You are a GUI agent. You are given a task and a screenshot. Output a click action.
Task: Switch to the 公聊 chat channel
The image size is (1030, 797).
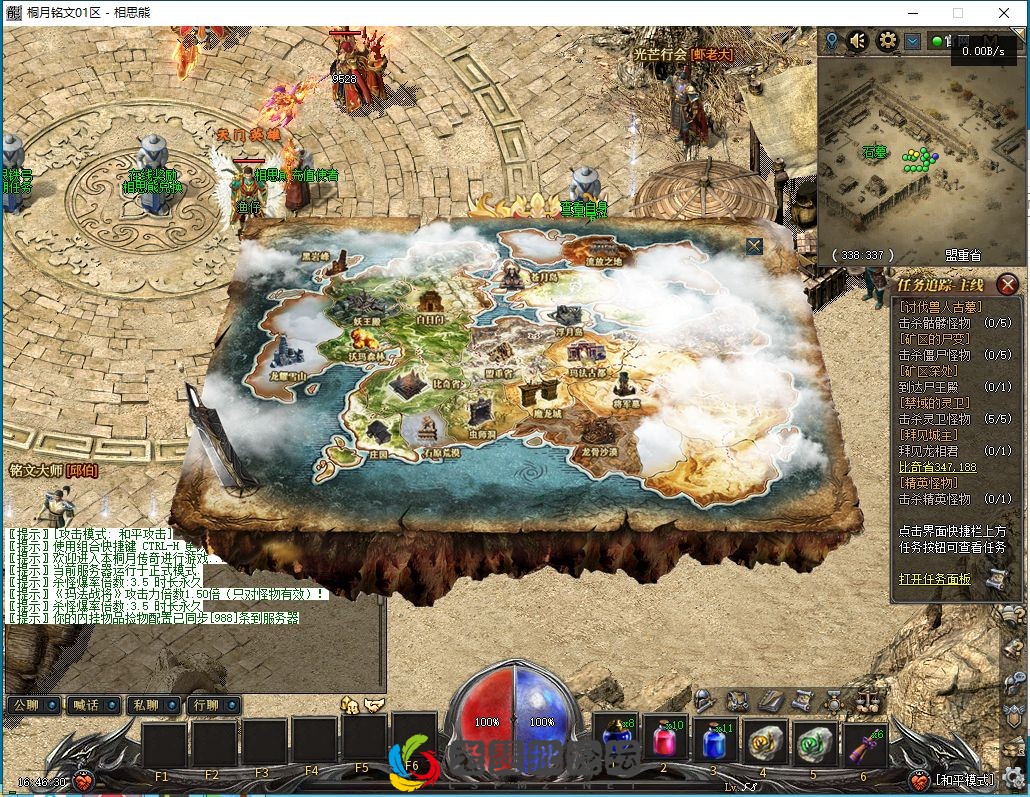34,705
